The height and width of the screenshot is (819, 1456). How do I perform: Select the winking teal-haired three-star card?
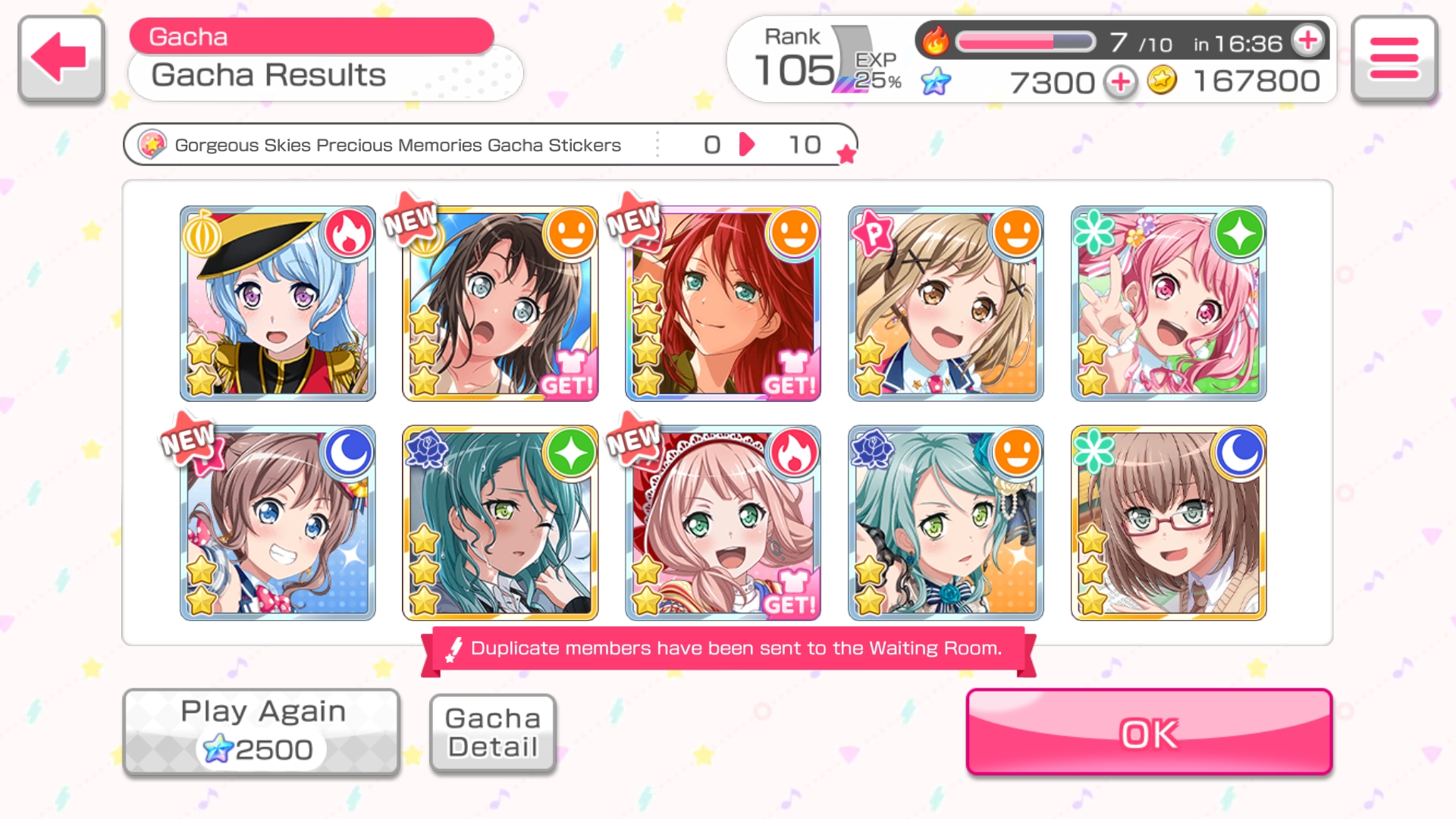[500, 523]
